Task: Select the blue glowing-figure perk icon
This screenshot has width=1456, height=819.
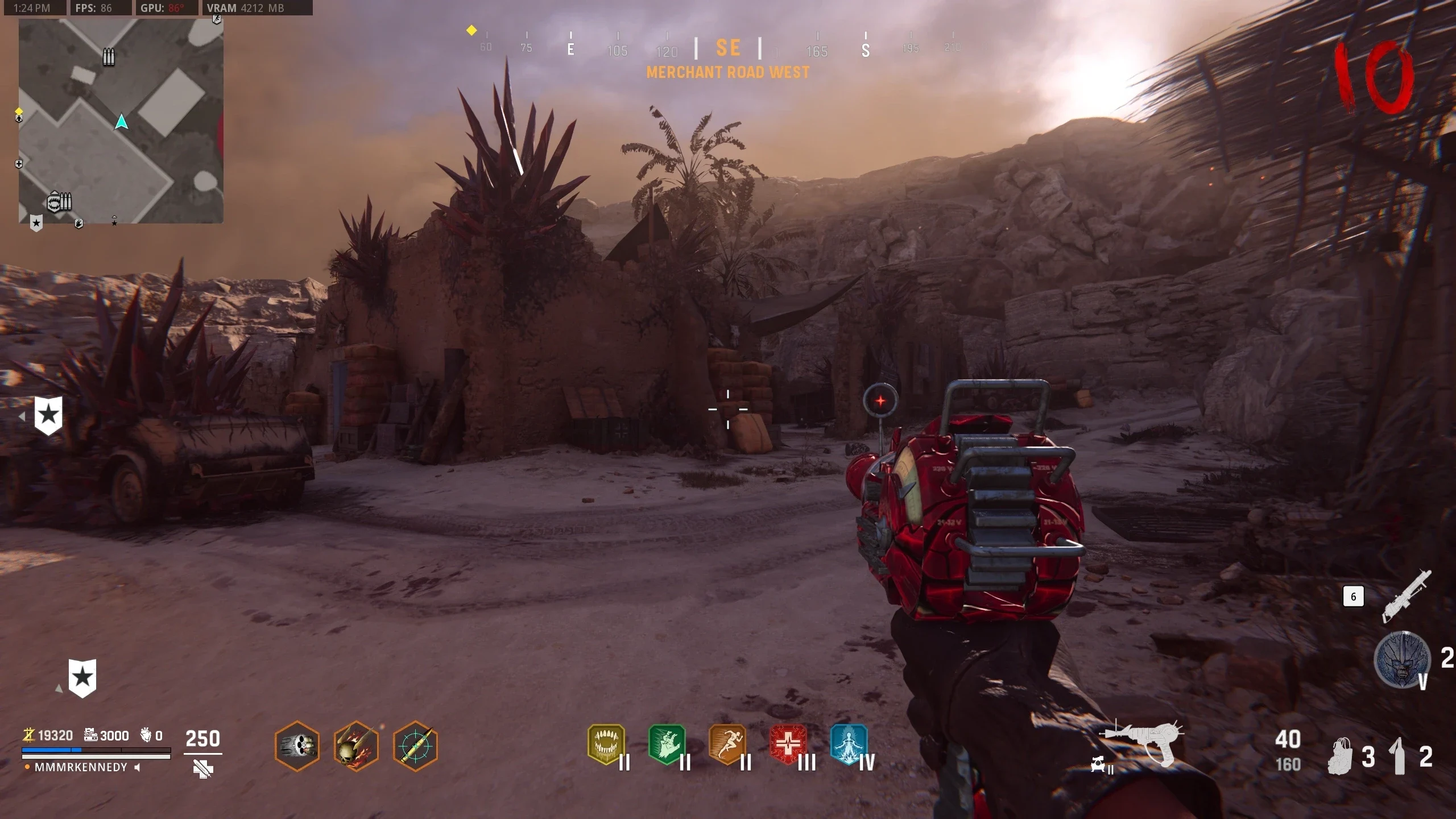Action: 849,744
